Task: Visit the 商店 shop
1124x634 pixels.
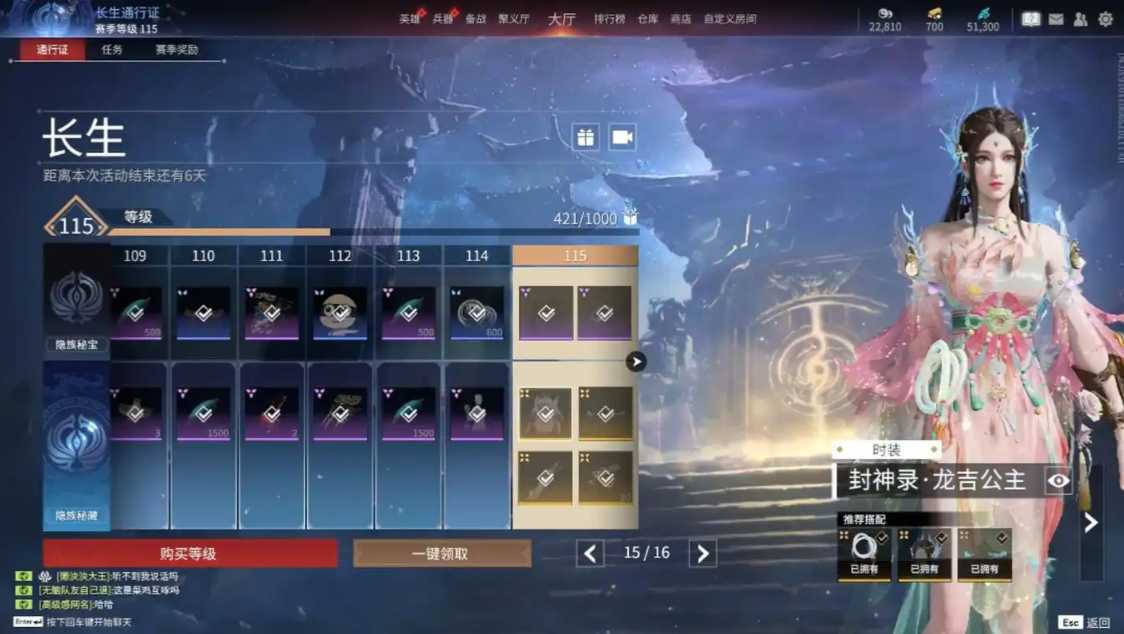Action: click(x=680, y=19)
